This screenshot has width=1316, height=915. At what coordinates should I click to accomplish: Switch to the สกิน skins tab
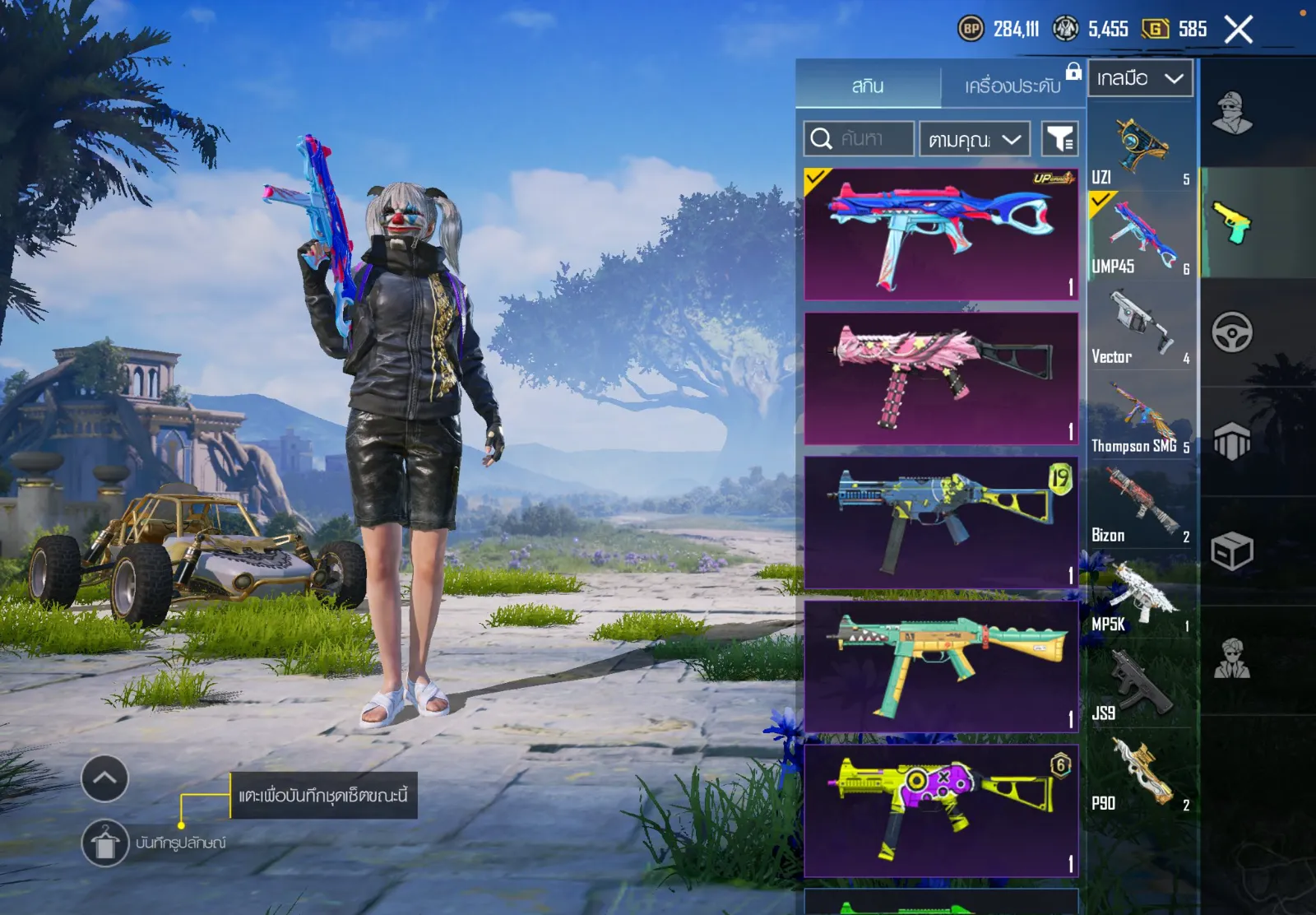pos(868,86)
